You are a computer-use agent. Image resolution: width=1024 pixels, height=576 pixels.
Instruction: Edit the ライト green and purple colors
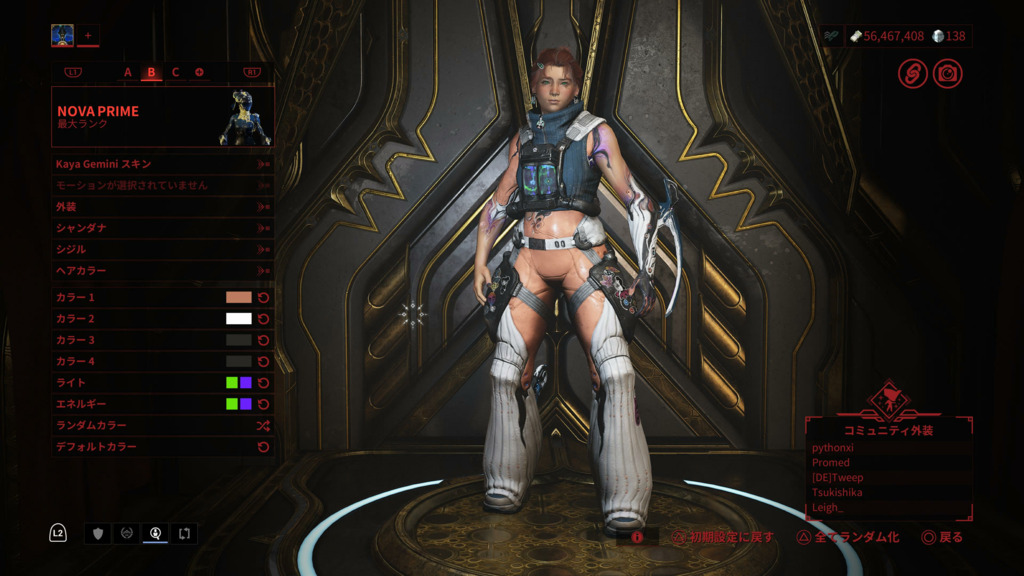point(239,382)
